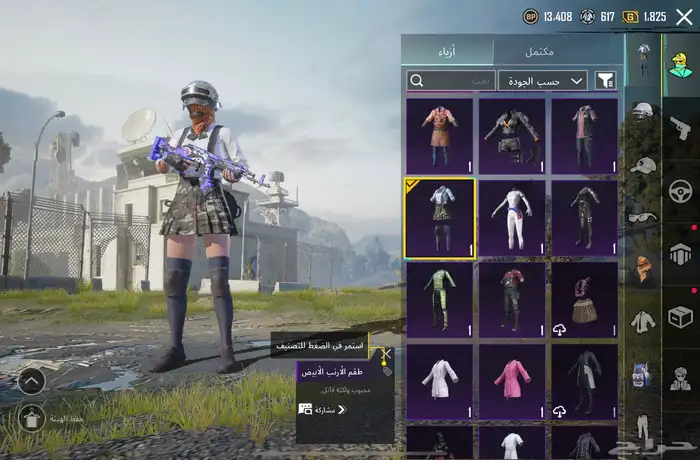Select the pink coat outfit

pos(511,382)
